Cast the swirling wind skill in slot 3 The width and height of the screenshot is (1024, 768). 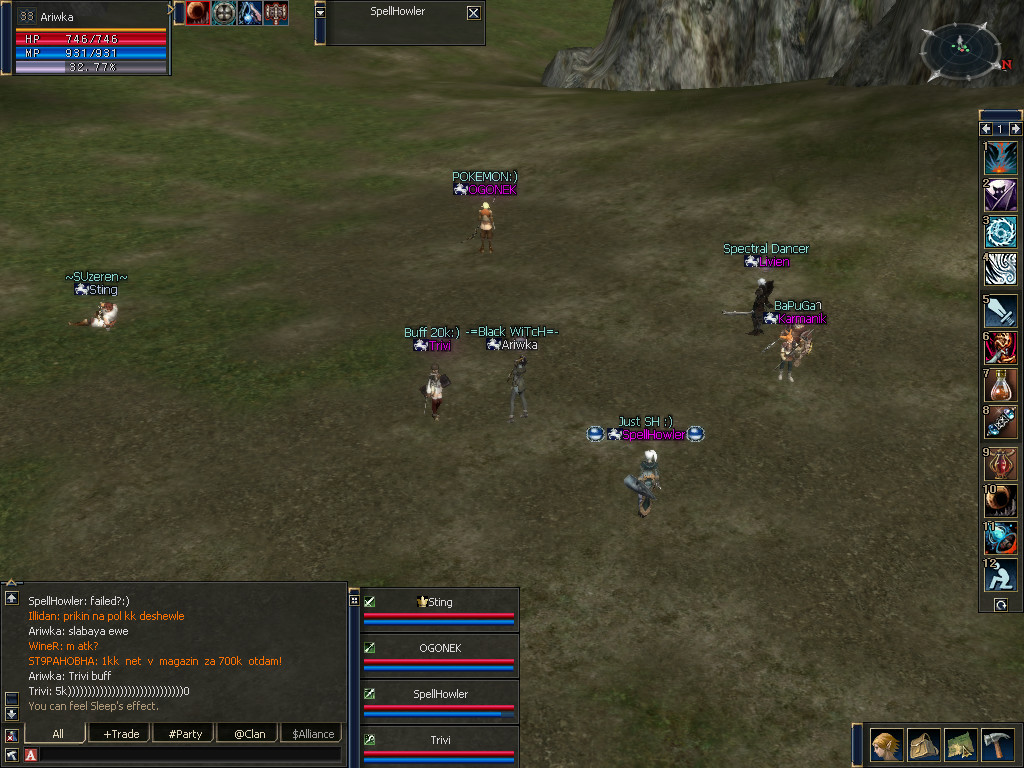pos(1001,233)
